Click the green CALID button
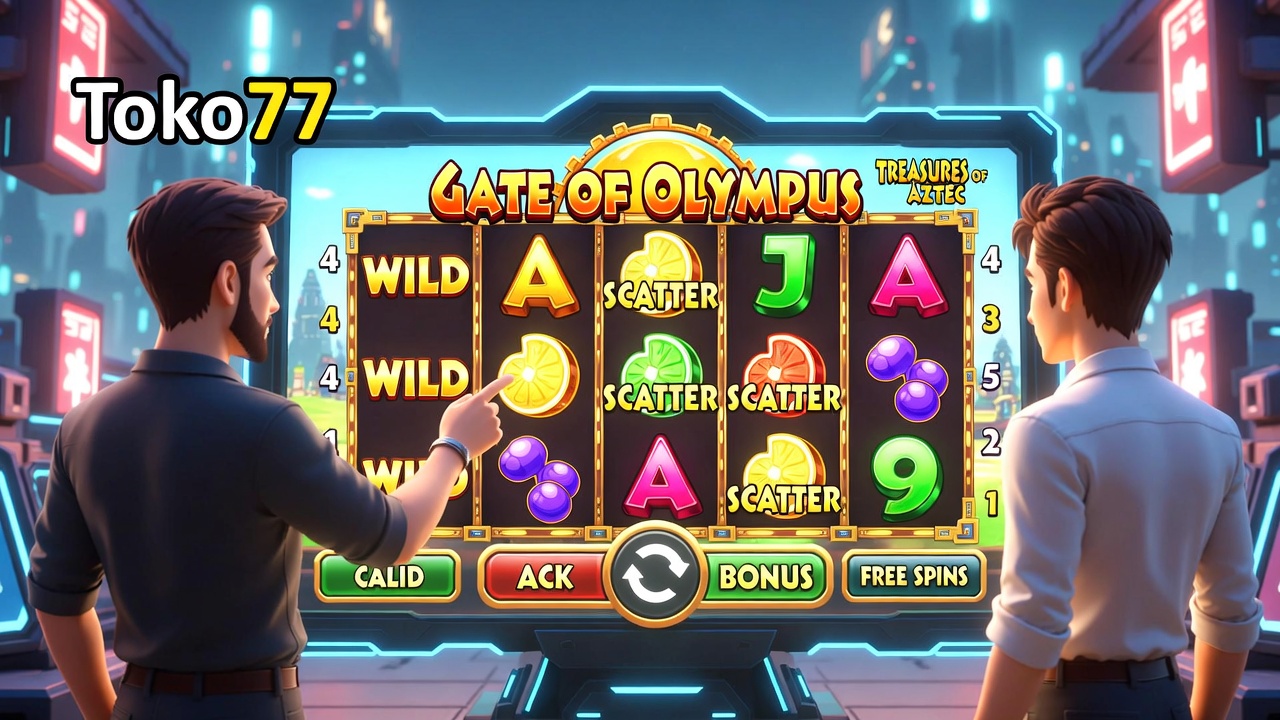Screen dimensions: 1280x720 pyautogui.click(x=388, y=576)
